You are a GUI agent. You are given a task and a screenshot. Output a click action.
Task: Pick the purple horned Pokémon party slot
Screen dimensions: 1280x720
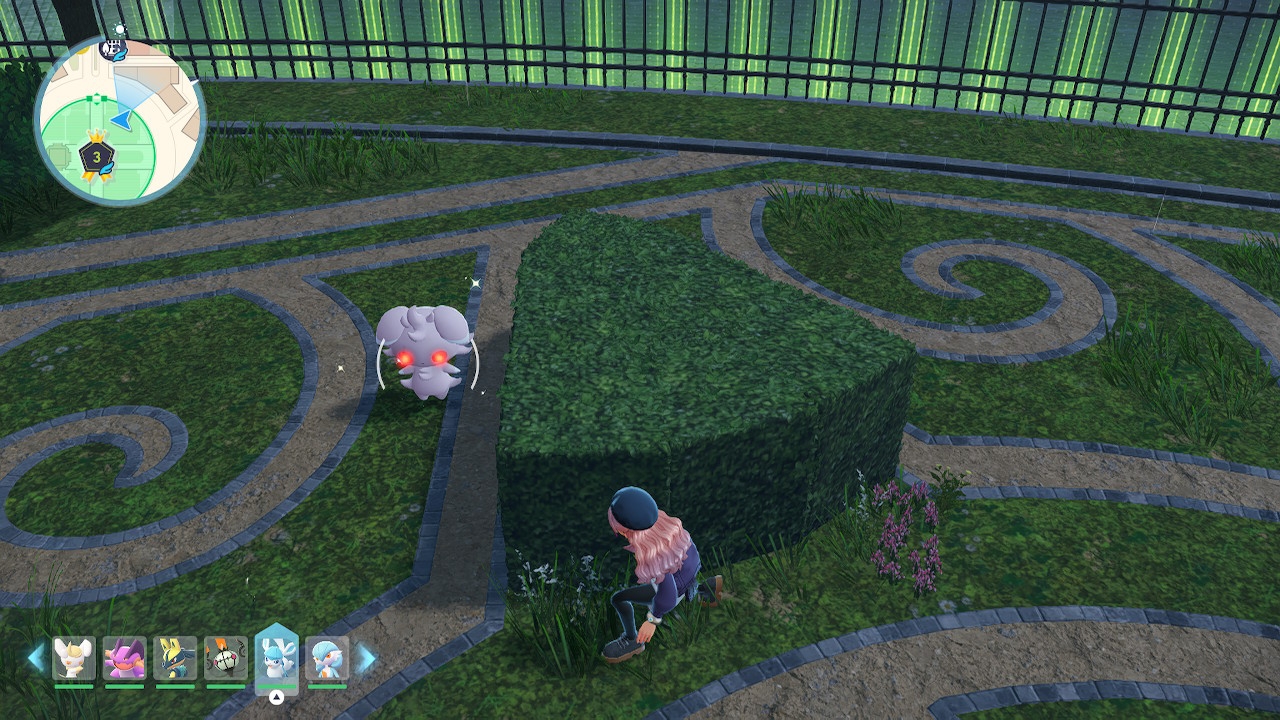tap(125, 658)
